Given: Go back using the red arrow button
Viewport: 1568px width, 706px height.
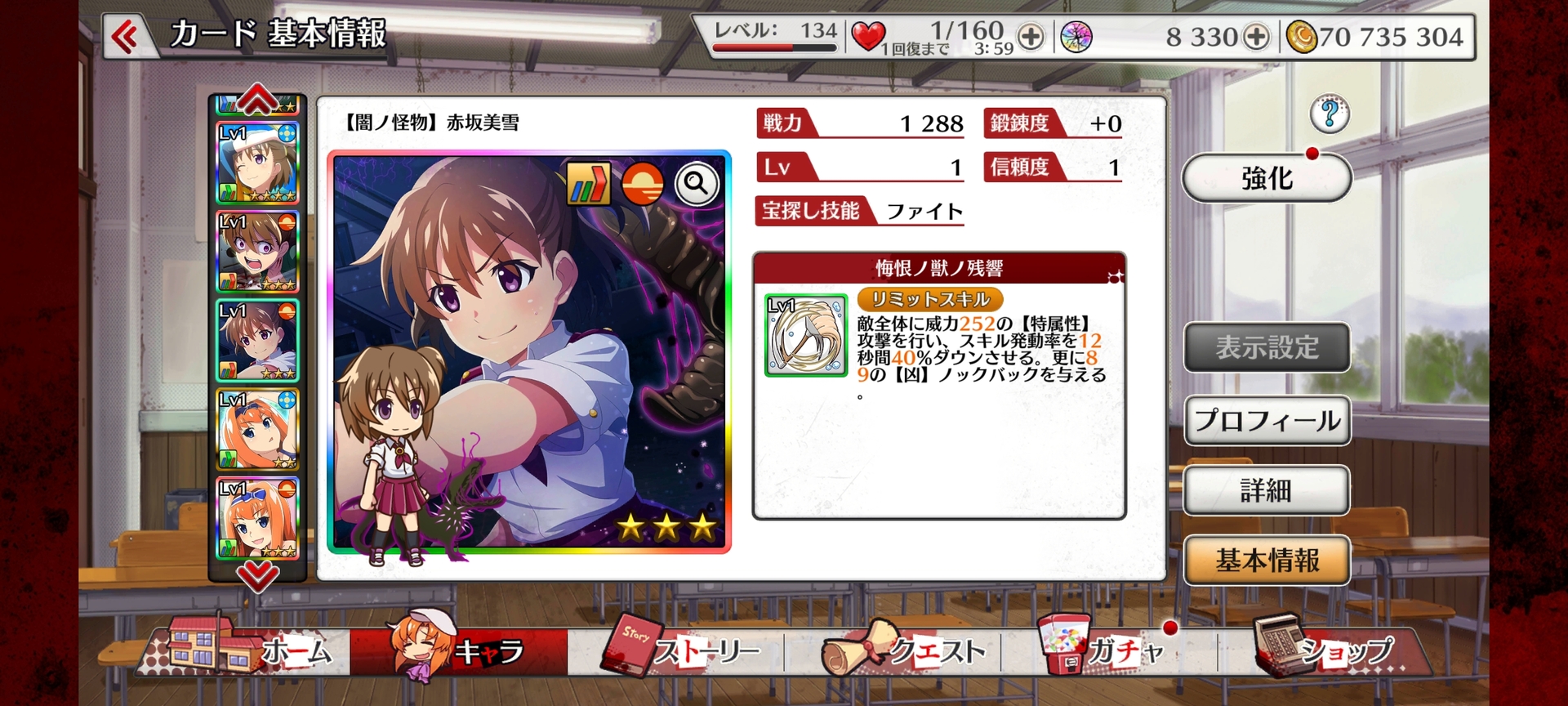Looking at the screenshot, I should tap(126, 37).
